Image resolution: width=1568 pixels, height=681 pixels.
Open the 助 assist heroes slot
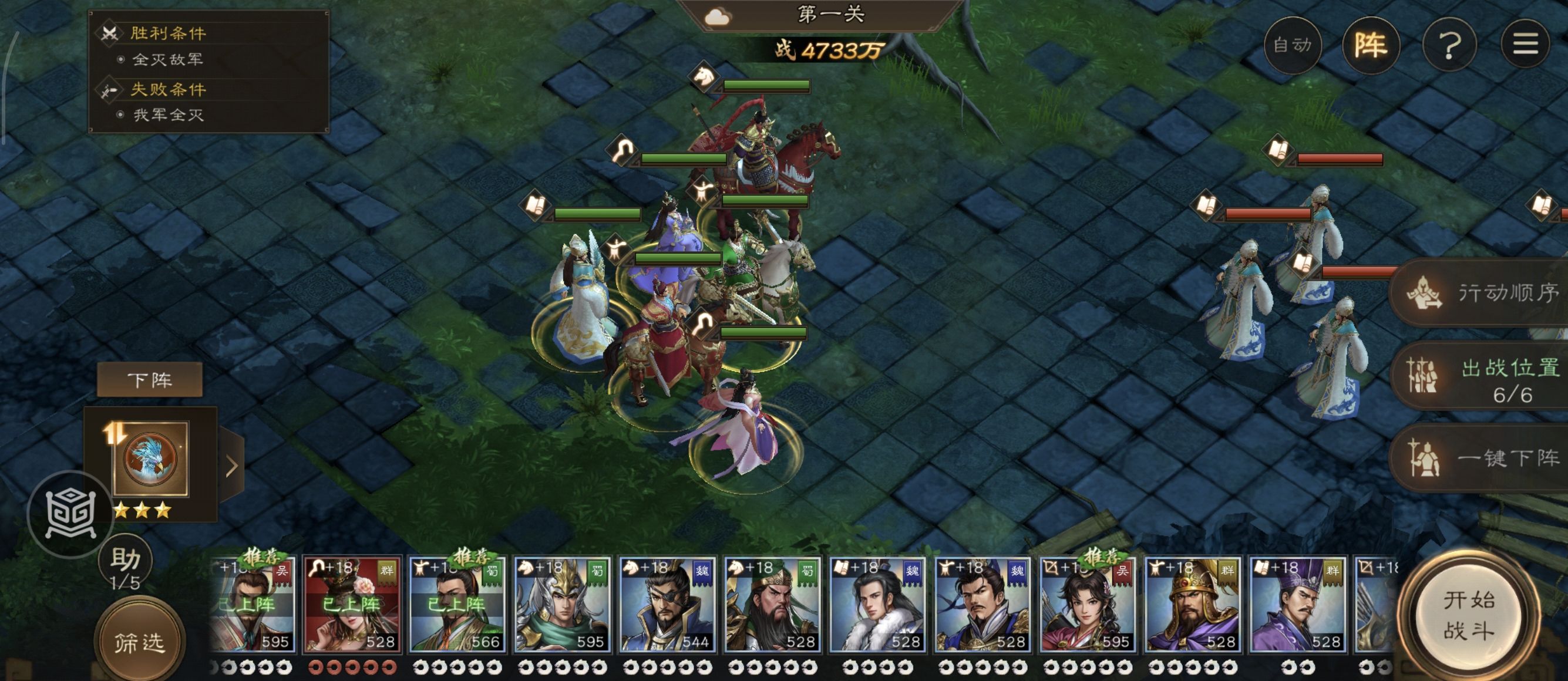[126, 567]
